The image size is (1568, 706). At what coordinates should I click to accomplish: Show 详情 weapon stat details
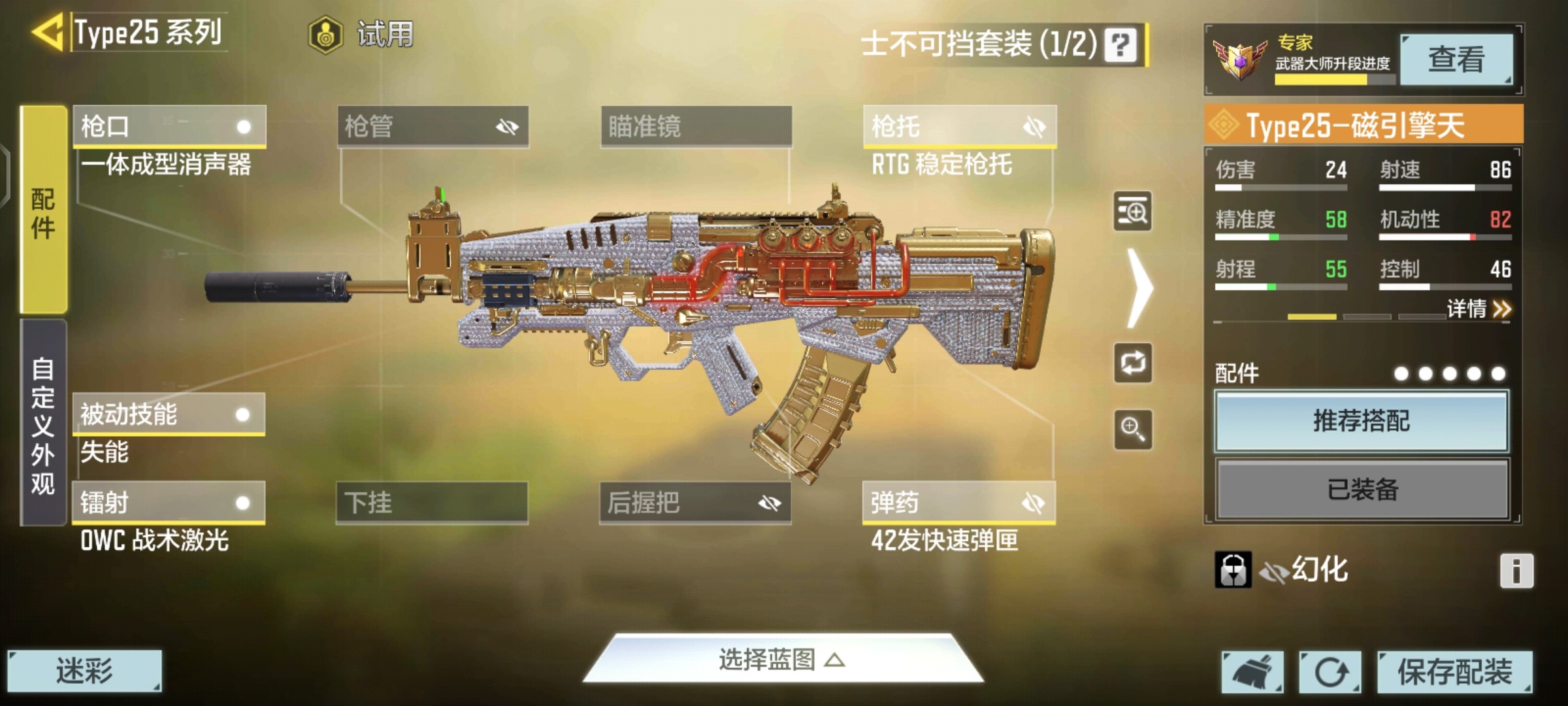tap(1478, 309)
